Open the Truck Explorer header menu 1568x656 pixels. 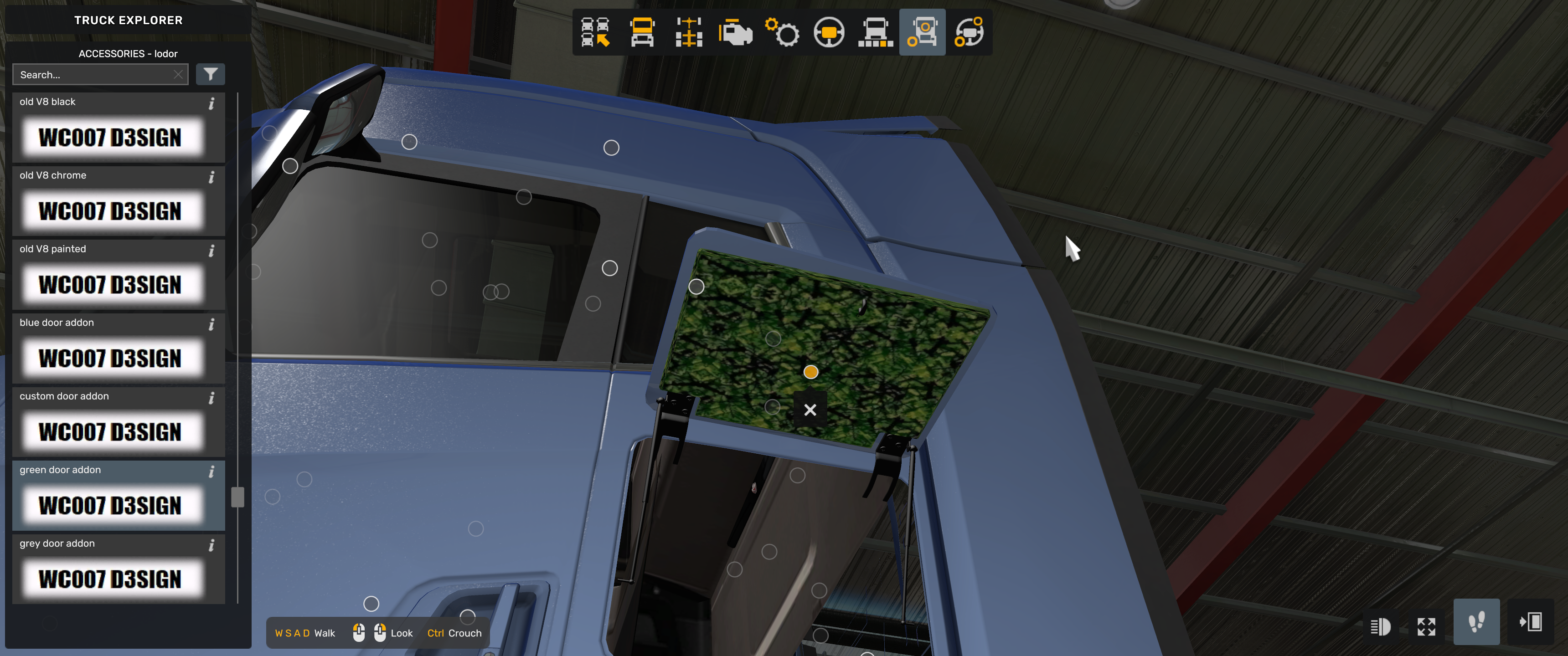[128, 20]
